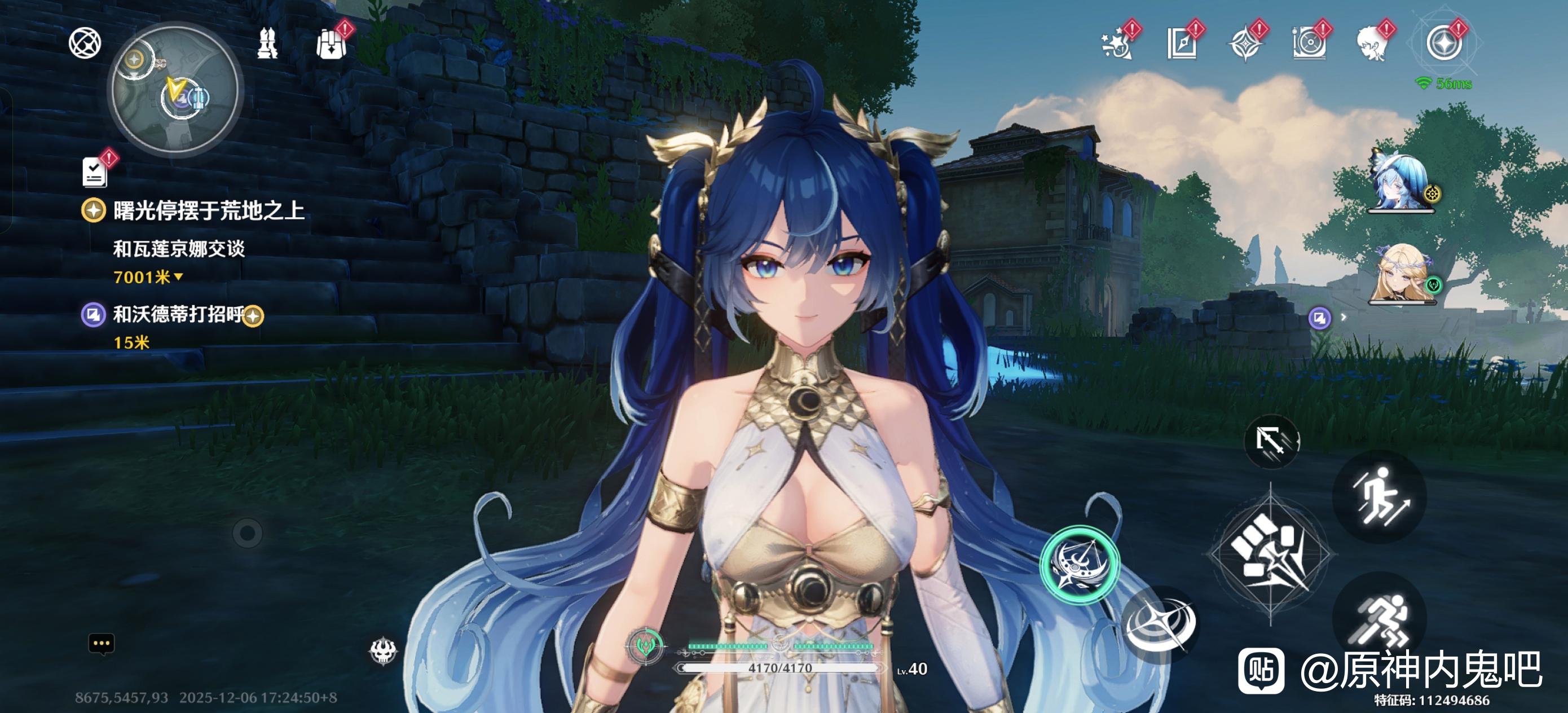
Task: Open the chess pieces menu icon
Action: click(267, 44)
